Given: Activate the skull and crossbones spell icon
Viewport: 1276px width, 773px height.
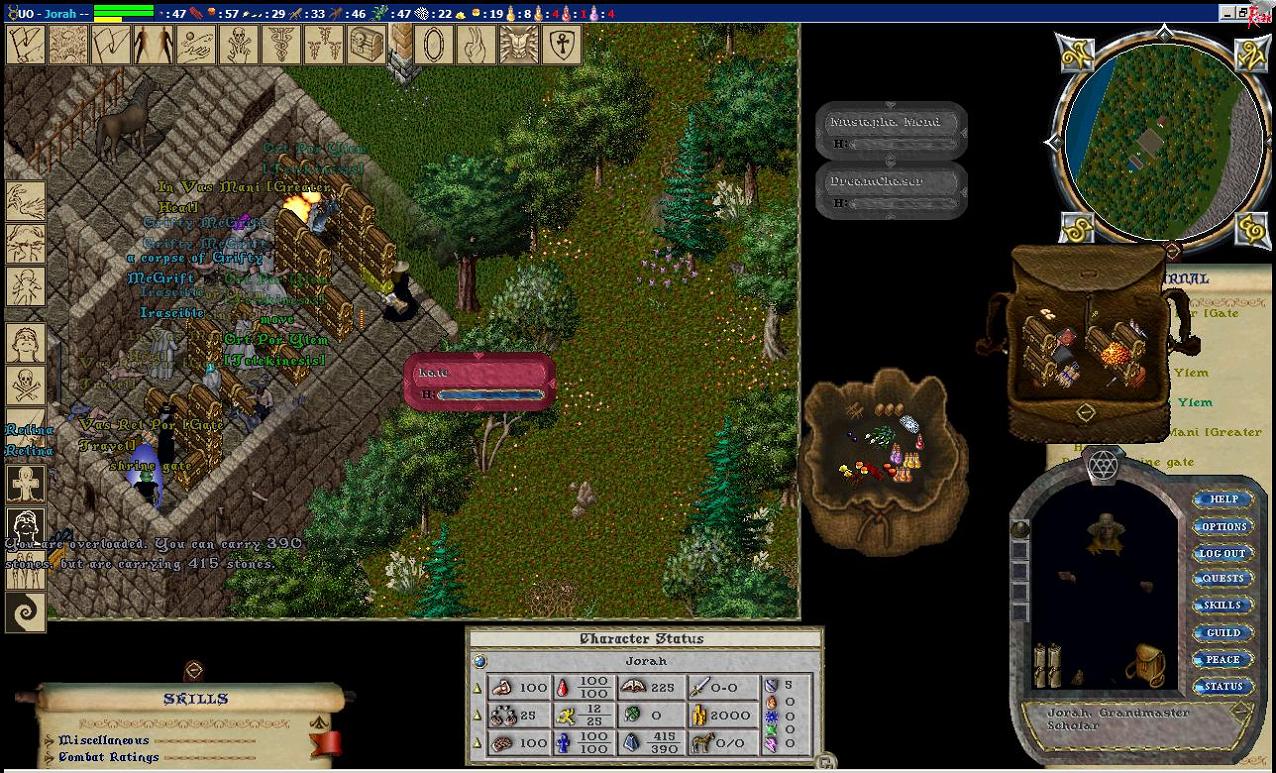Looking at the screenshot, I should click(x=25, y=385).
